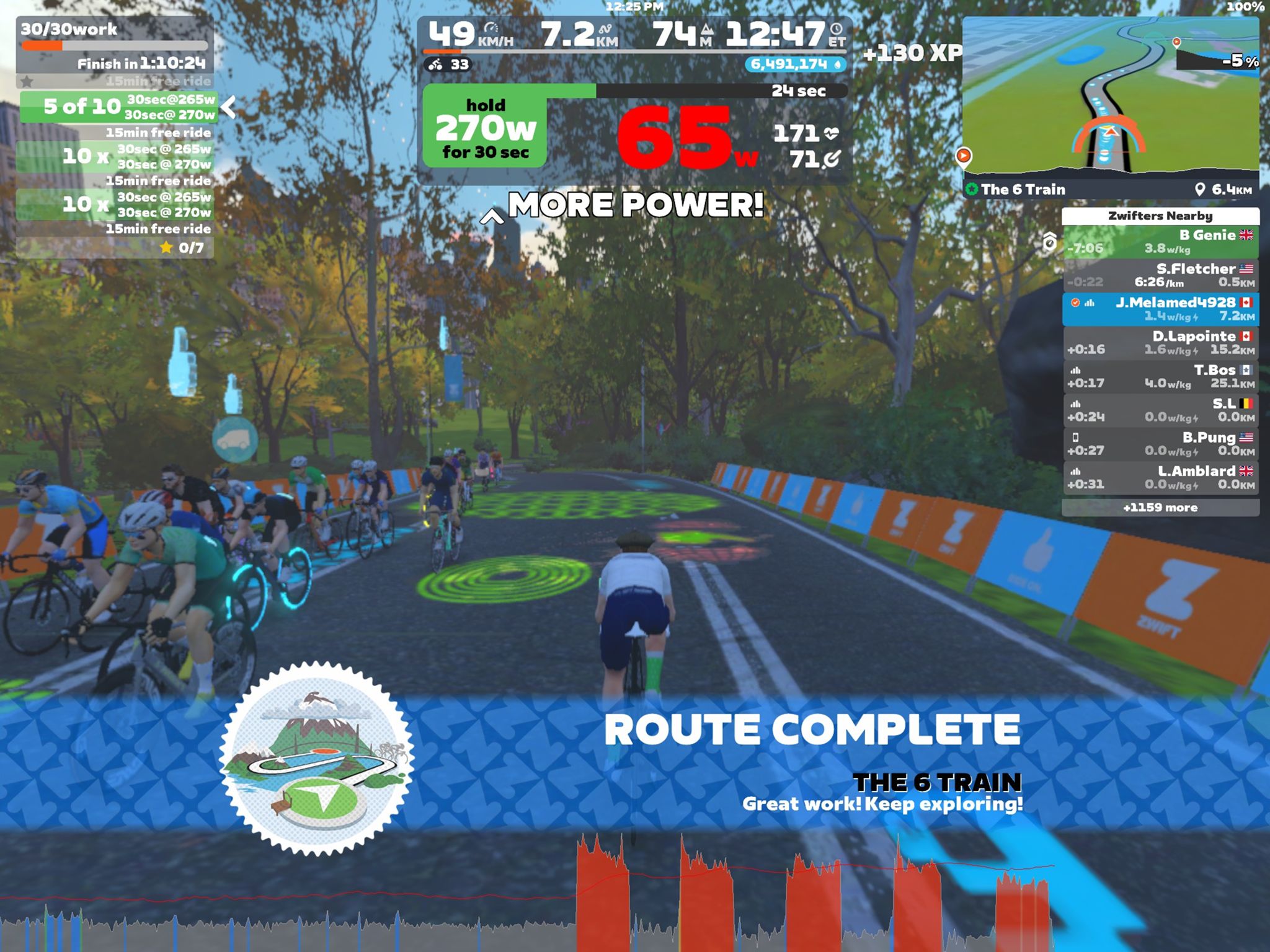Click the Route Complete achievement badge
Screen dimensions: 1270x952
click(317, 759)
